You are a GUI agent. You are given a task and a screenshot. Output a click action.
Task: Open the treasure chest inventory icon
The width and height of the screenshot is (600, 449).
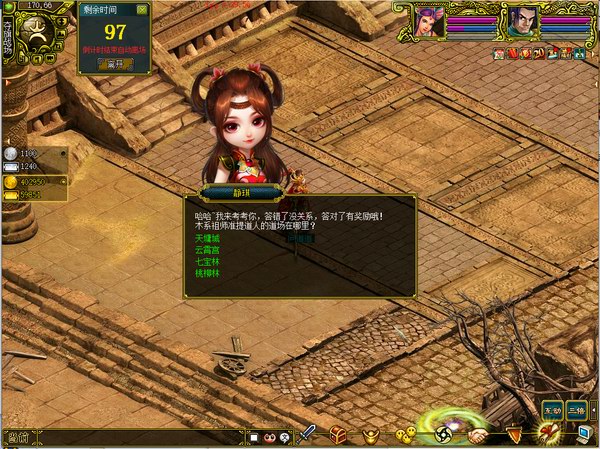(338, 434)
